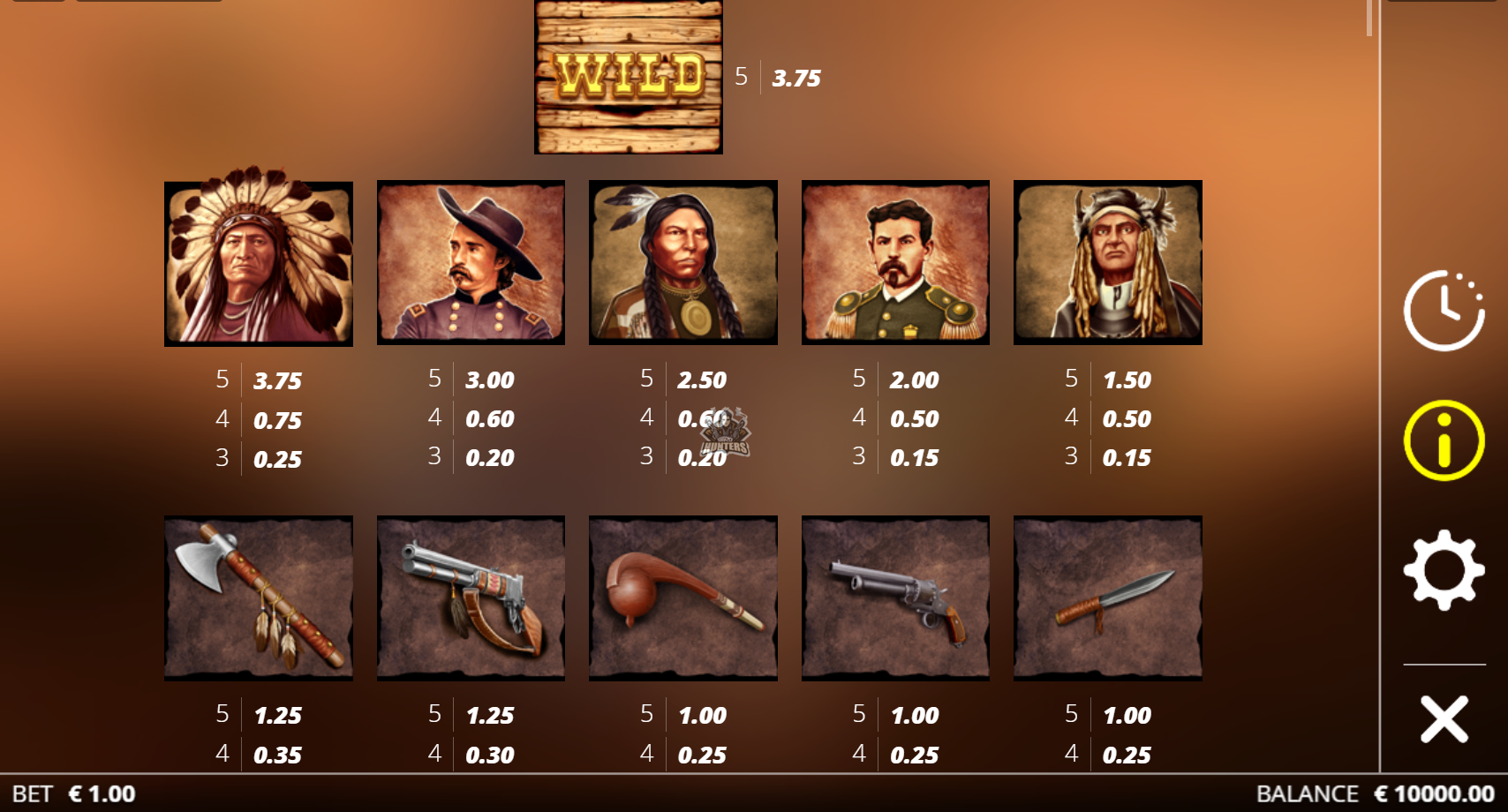
Task: Select the yellow info paytable icon
Action: click(x=1444, y=440)
